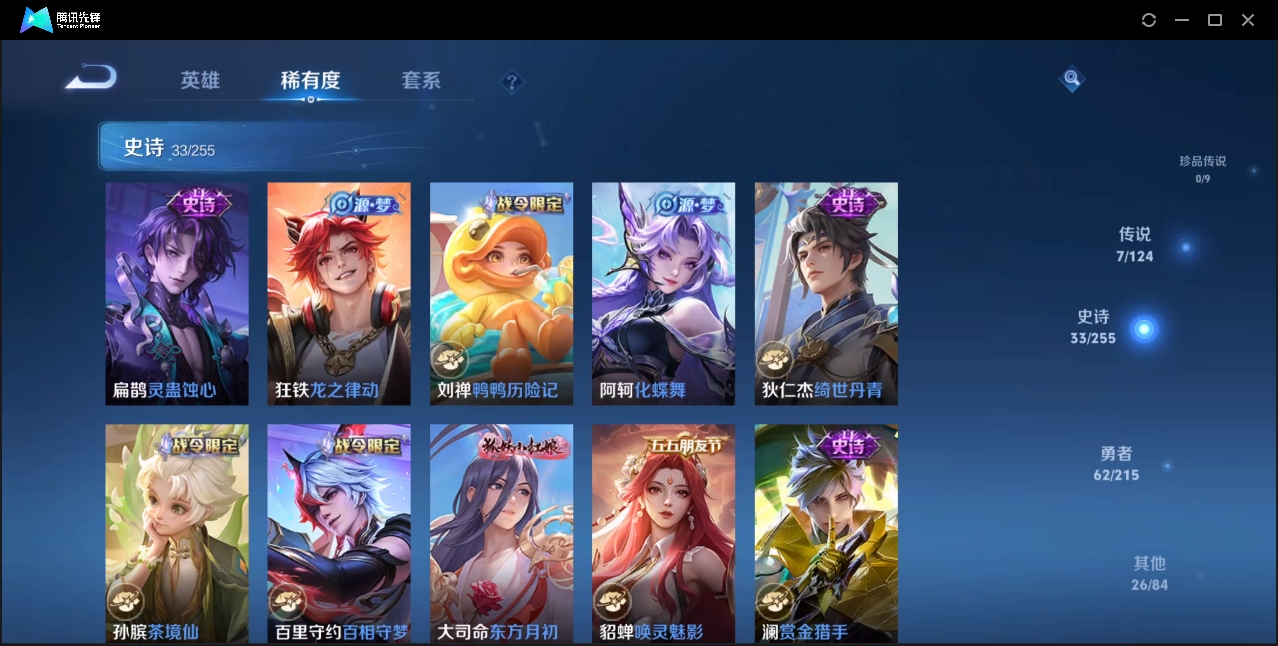The image size is (1278, 646).
Task: Pick the 澜 赏金猎手 skin card
Action: click(x=826, y=533)
